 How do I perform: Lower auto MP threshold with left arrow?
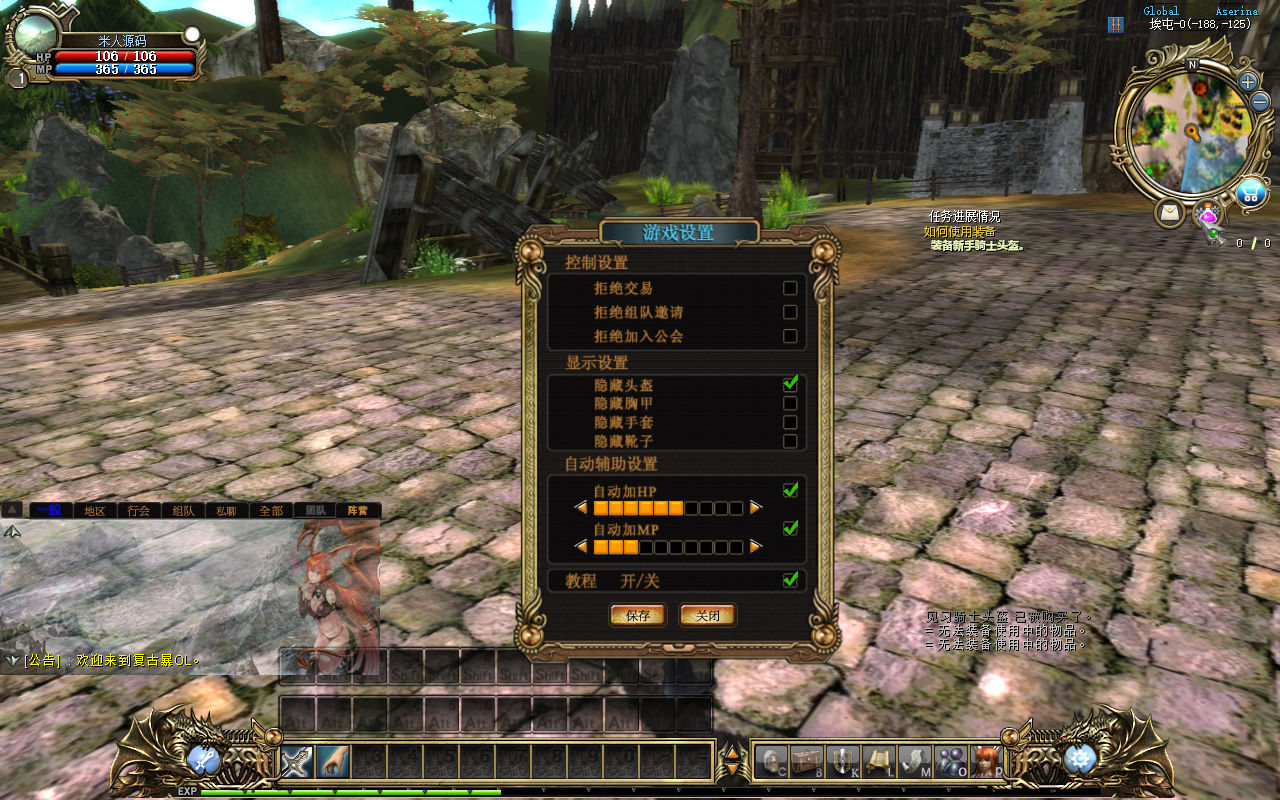[x=581, y=547]
